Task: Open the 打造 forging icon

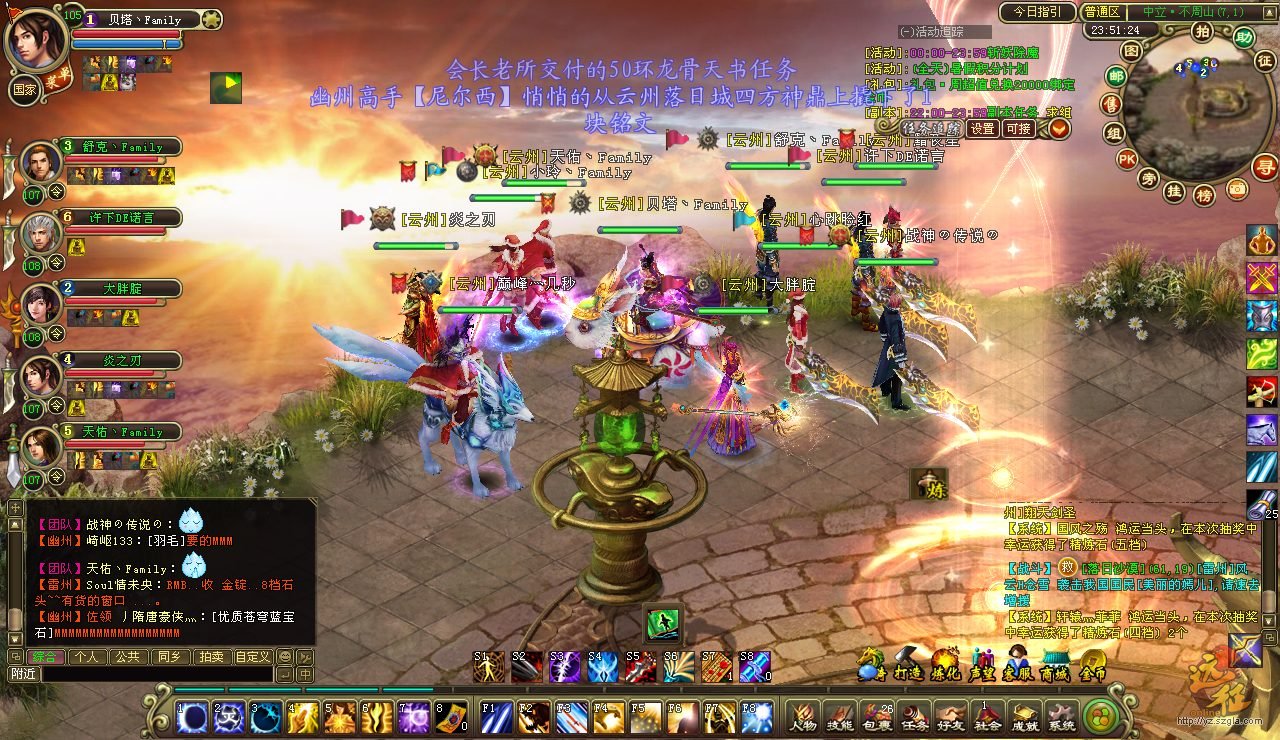Action: (x=908, y=663)
